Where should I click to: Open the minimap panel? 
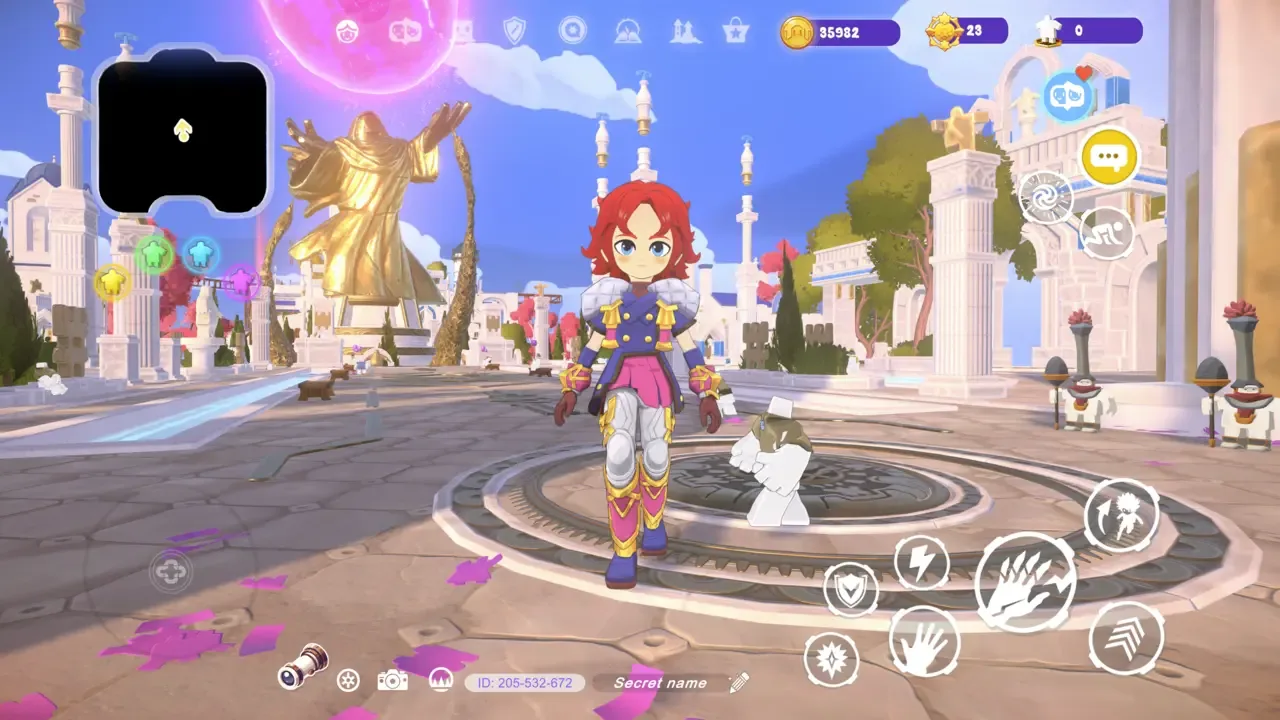pyautogui.click(x=183, y=130)
